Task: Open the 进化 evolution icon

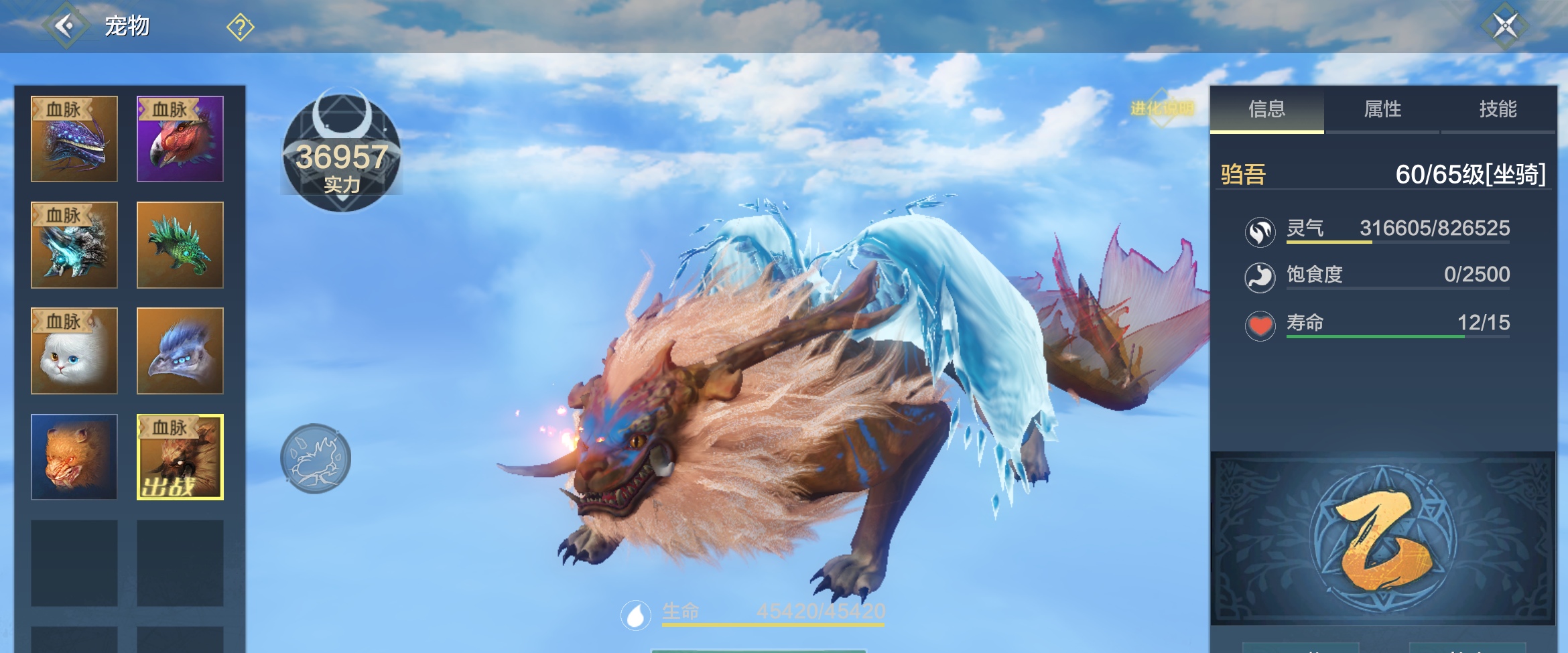Action: 1162,108
